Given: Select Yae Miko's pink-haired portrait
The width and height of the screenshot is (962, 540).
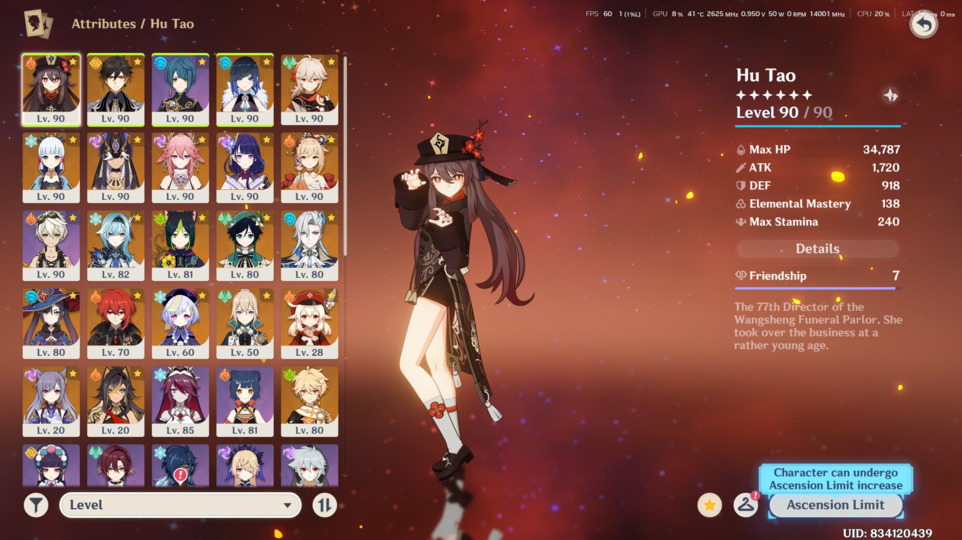Looking at the screenshot, I should (x=180, y=167).
